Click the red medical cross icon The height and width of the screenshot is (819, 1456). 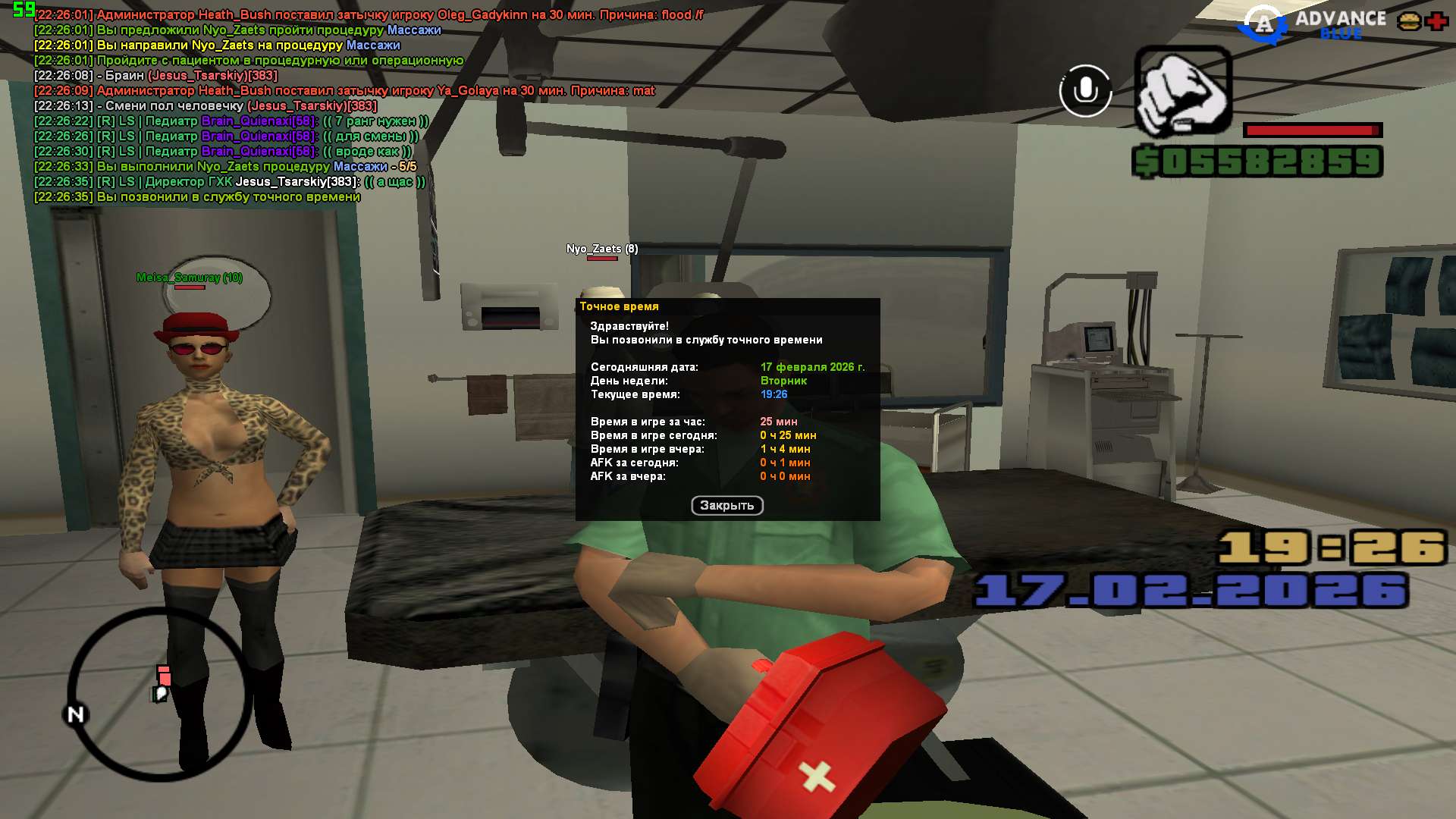(x=1436, y=21)
